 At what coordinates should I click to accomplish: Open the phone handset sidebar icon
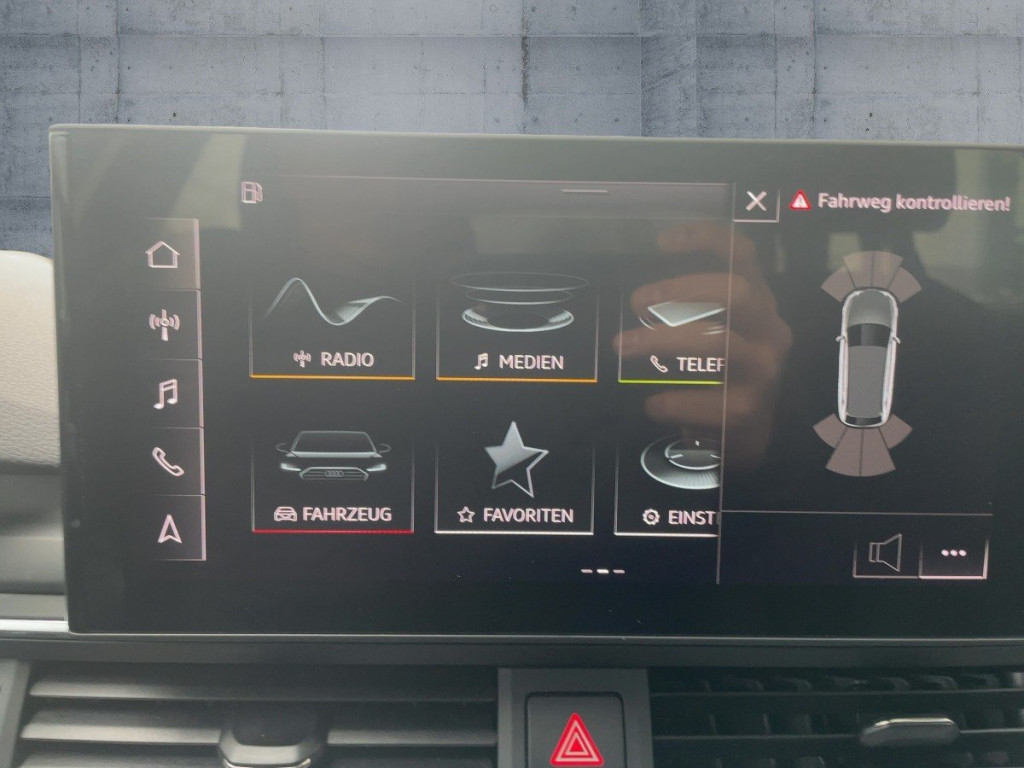(166, 460)
